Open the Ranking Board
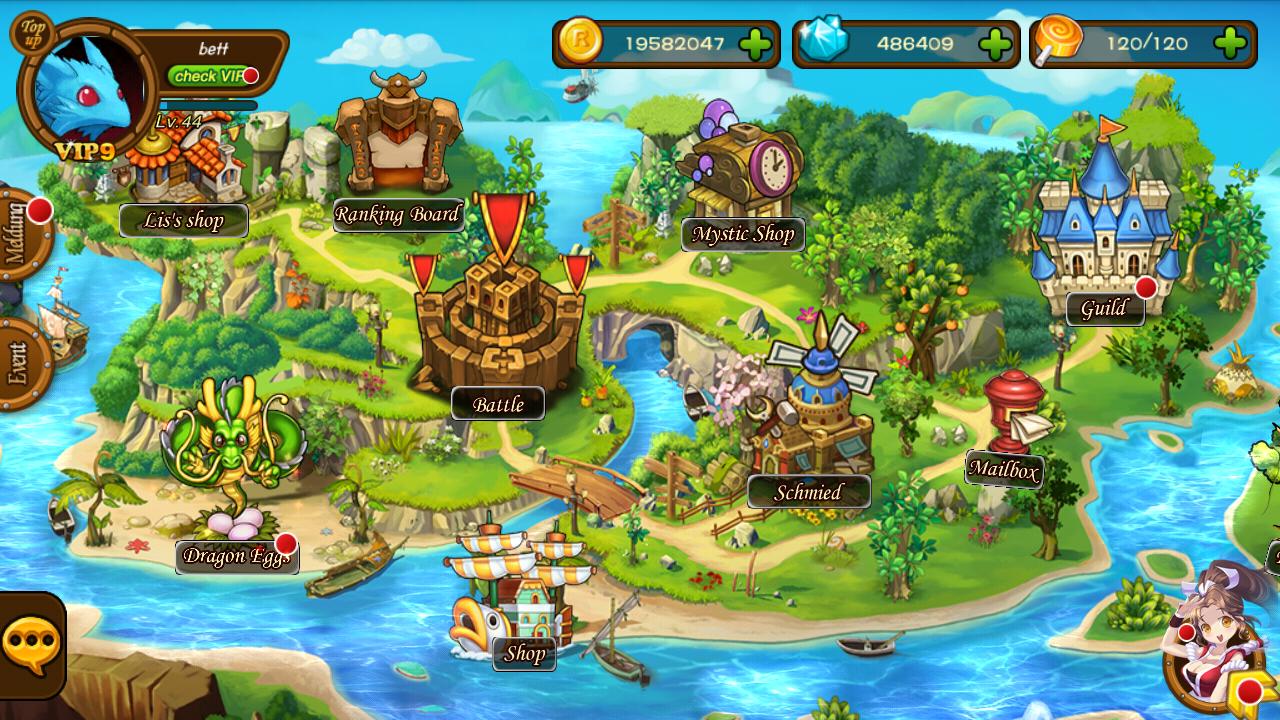 click(397, 214)
